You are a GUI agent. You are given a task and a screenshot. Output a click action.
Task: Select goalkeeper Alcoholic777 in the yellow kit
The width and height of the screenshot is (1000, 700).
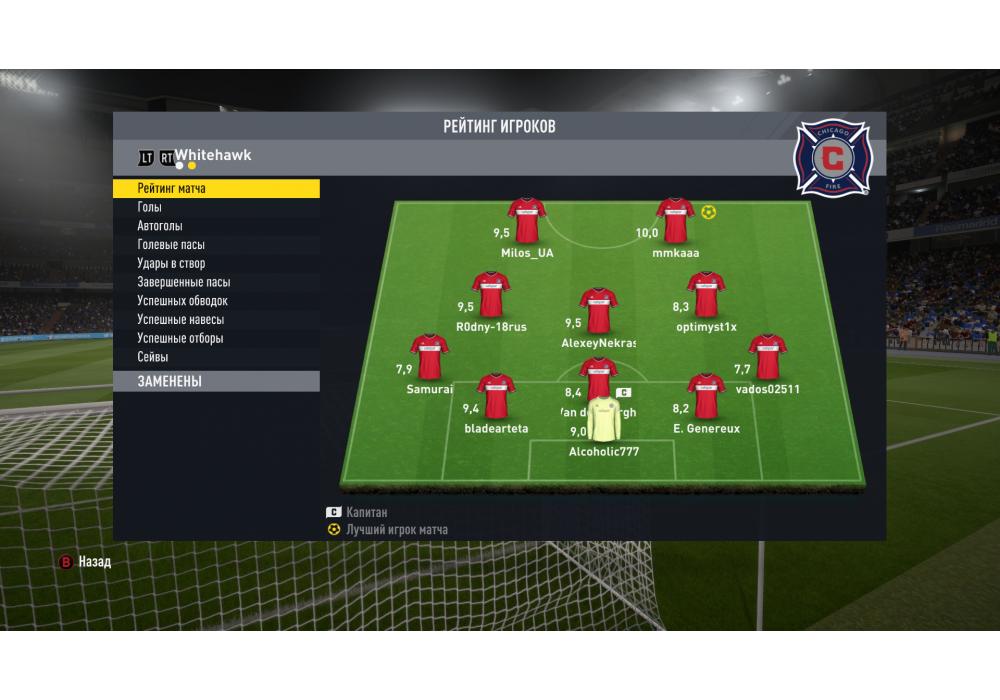[x=604, y=422]
